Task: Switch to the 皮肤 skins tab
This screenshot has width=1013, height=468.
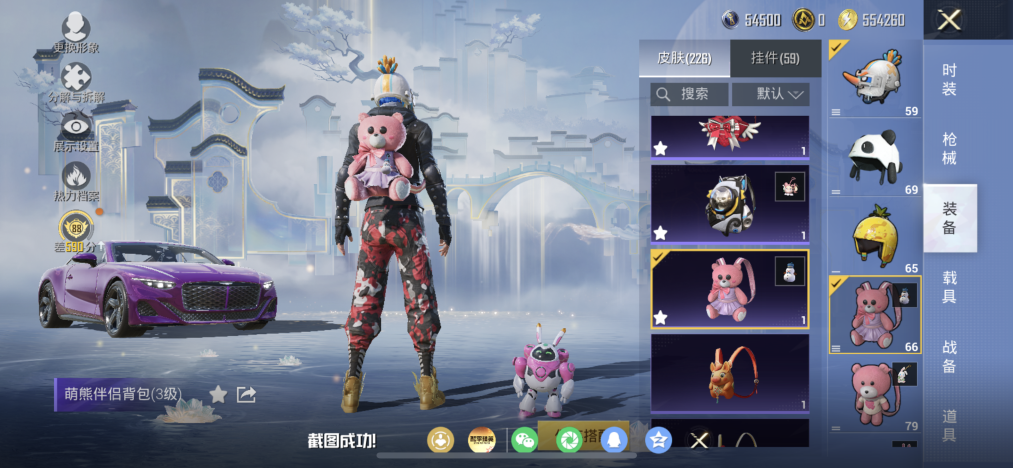Action: pyautogui.click(x=684, y=58)
